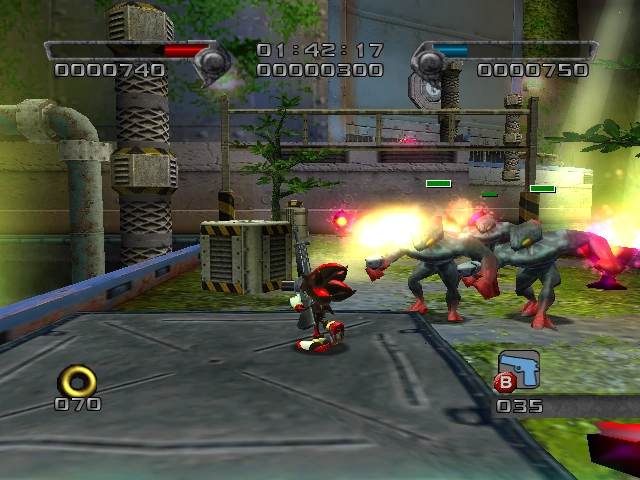Click the red Dark gauge emblem
The height and width of the screenshot is (480, 640).
click(x=212, y=62)
